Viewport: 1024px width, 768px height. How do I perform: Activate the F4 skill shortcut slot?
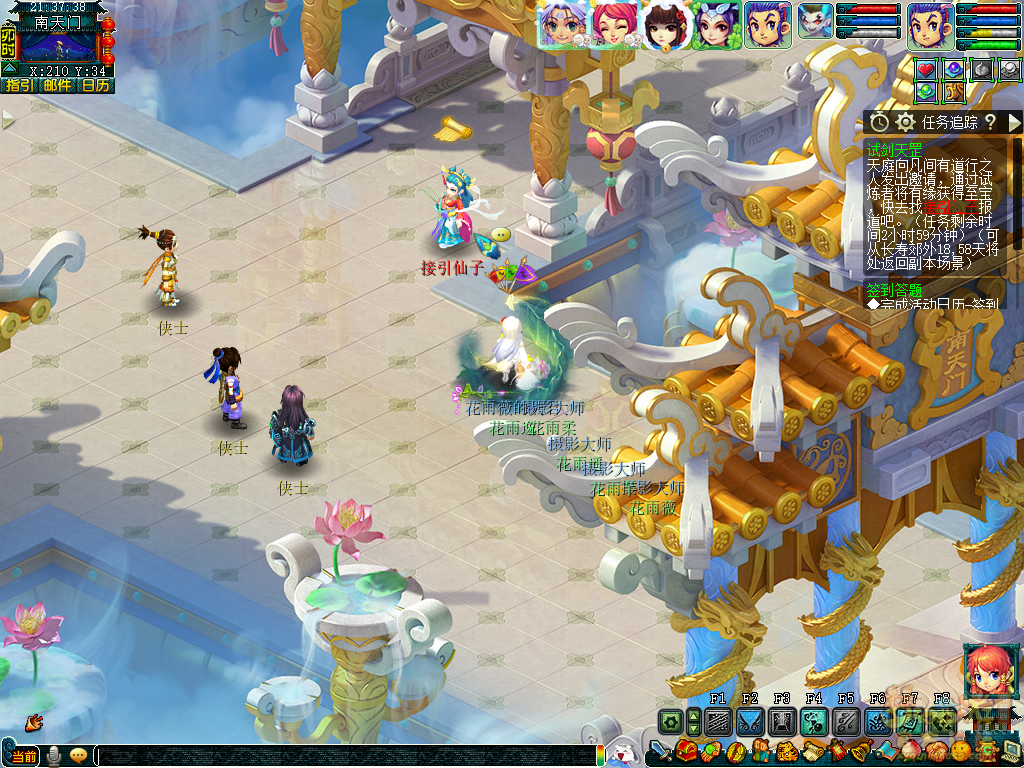(813, 722)
